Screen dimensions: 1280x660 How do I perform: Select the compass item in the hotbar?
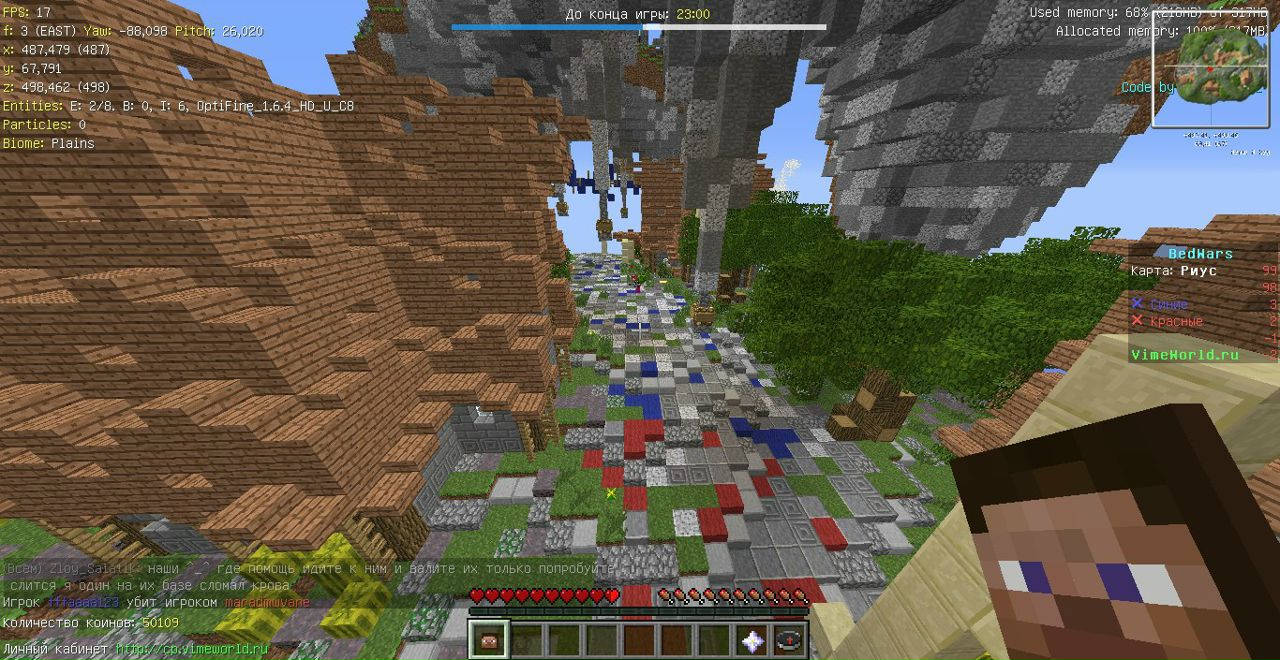coord(790,640)
